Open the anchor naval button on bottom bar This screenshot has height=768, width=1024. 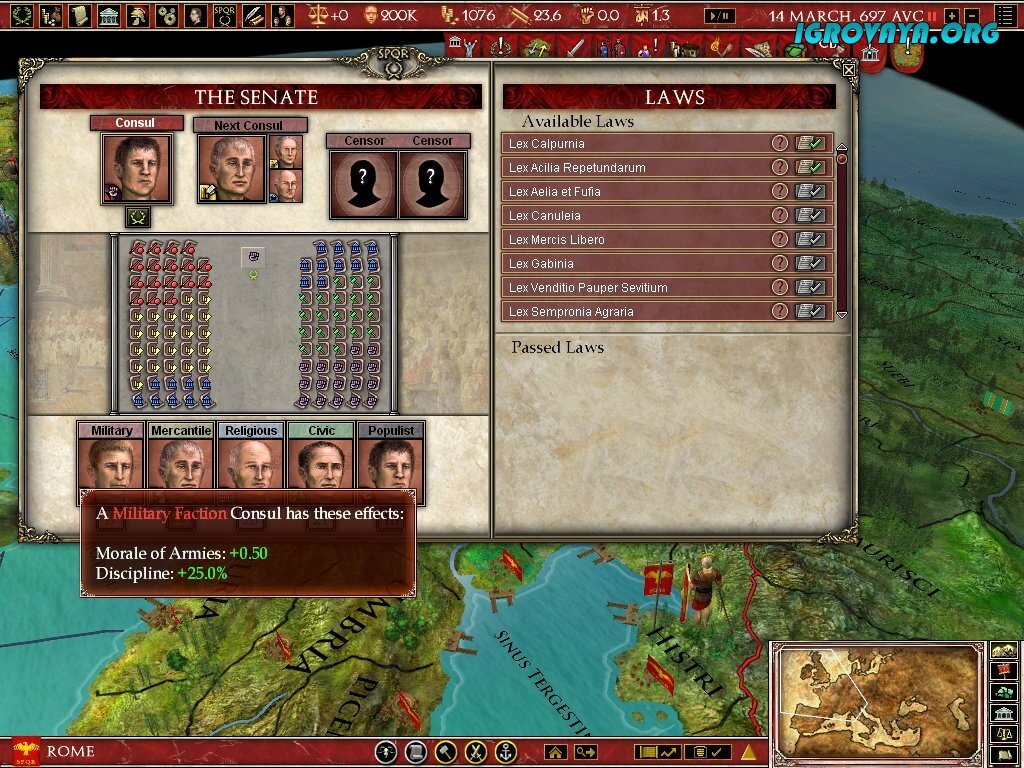click(506, 751)
